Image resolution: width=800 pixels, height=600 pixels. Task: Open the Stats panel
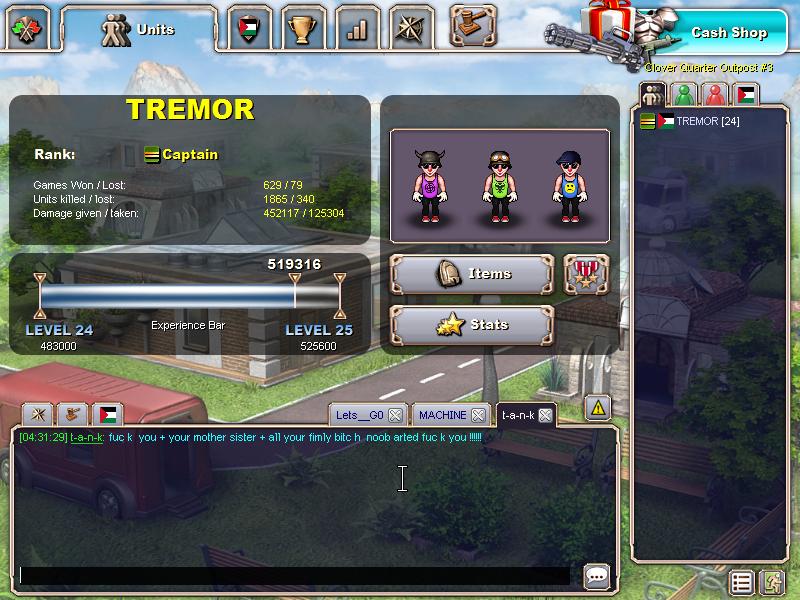[472, 324]
